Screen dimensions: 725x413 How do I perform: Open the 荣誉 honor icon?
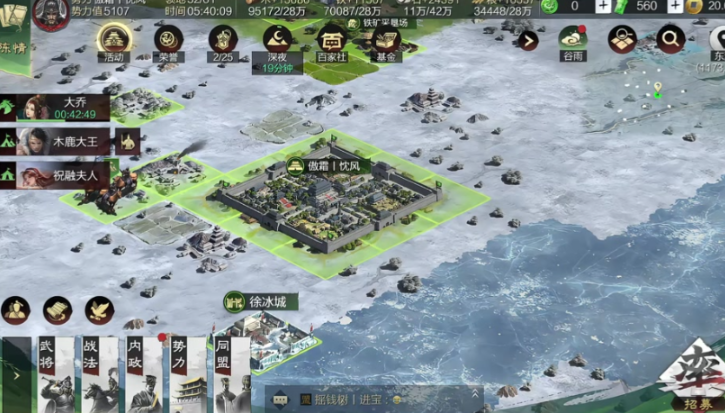[x=169, y=41]
